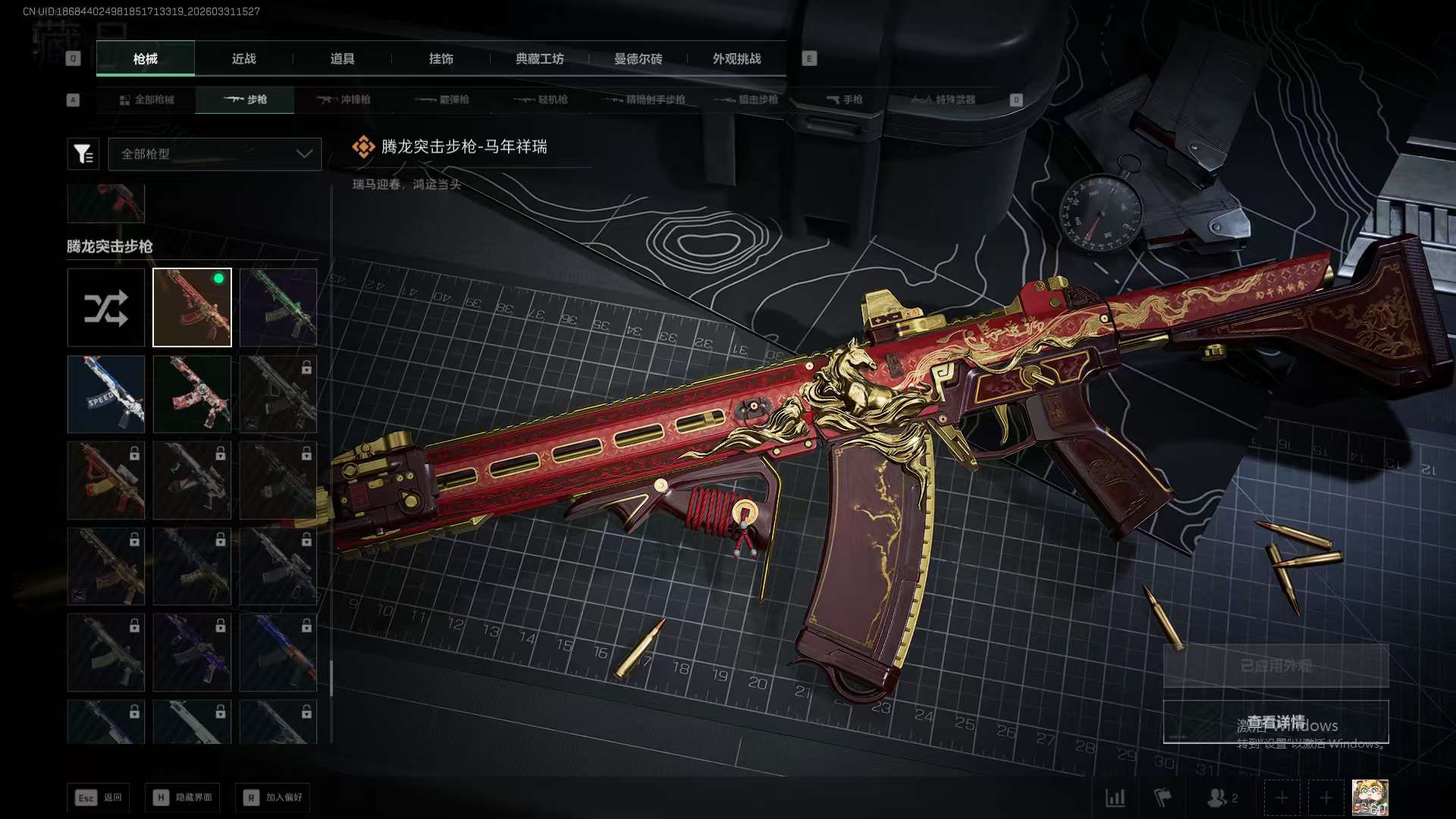Open the 全部枪型 weapon type dropdown
The height and width of the screenshot is (819, 1456).
tap(215, 154)
